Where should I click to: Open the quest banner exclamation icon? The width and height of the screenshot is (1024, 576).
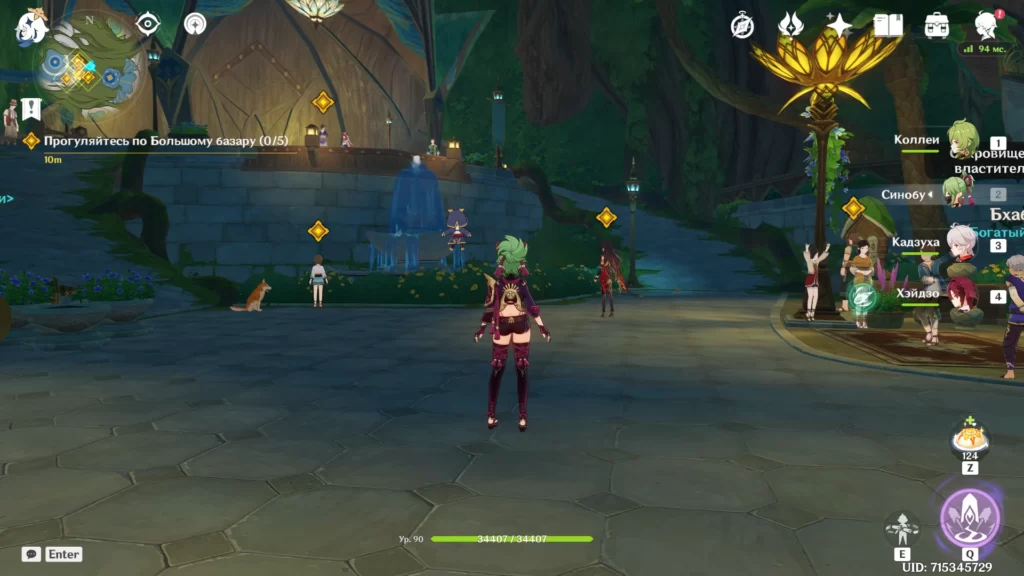coord(32,108)
